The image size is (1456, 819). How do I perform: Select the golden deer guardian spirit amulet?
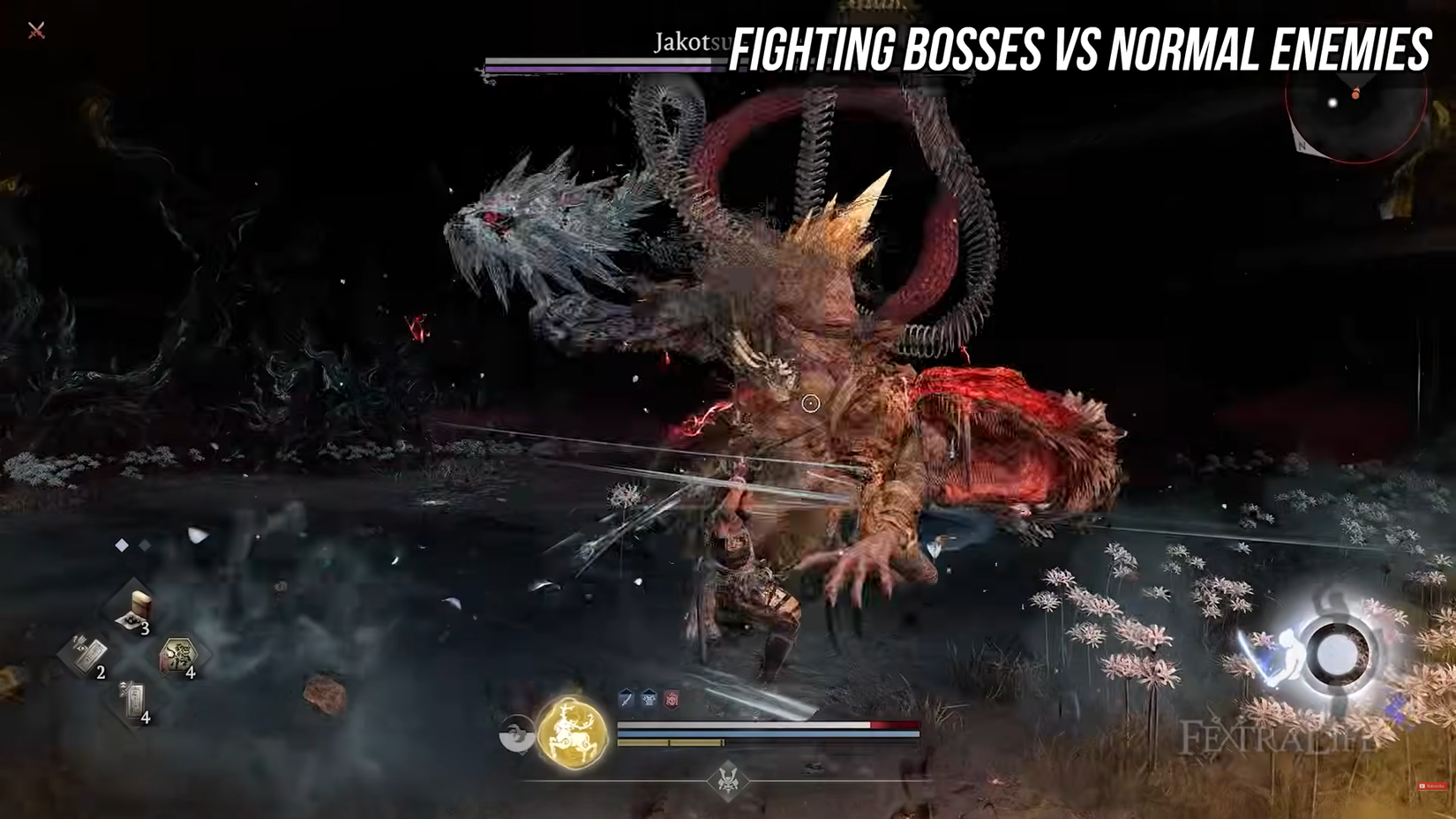[570, 733]
